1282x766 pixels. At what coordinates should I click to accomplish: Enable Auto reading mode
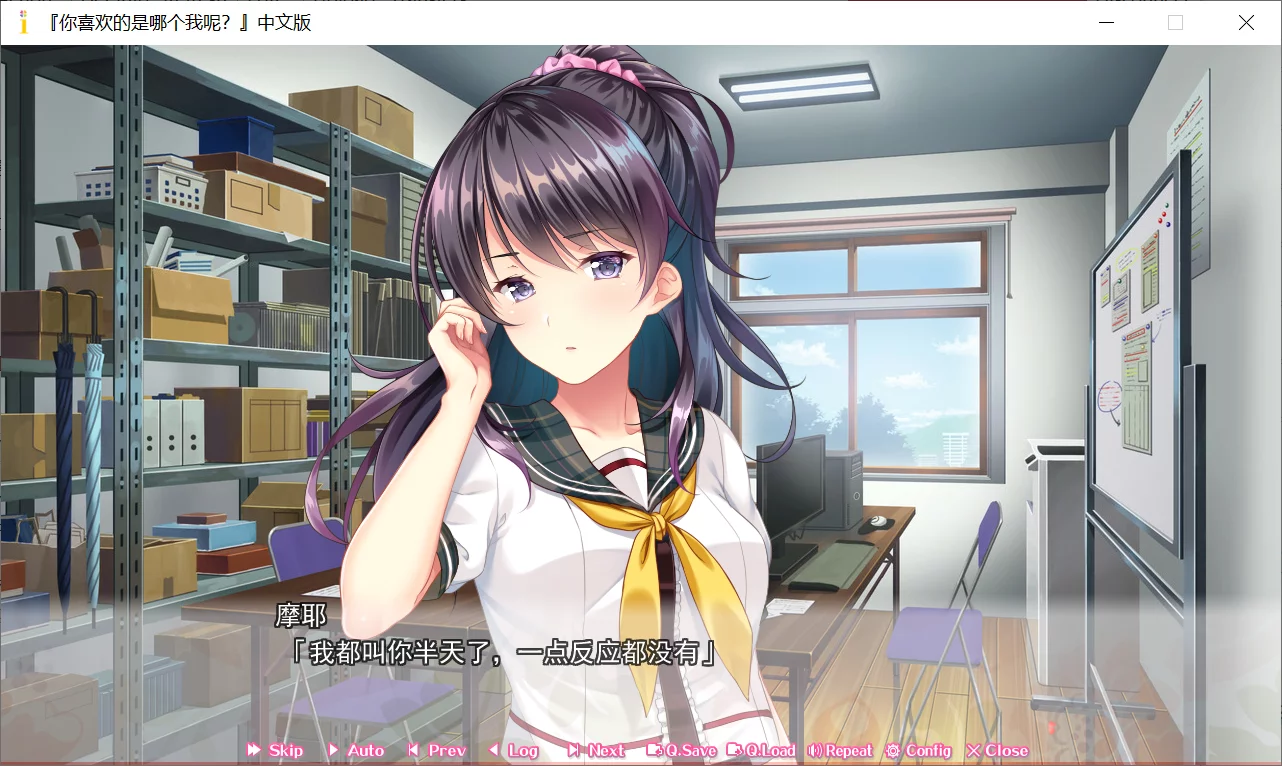[x=355, y=750]
